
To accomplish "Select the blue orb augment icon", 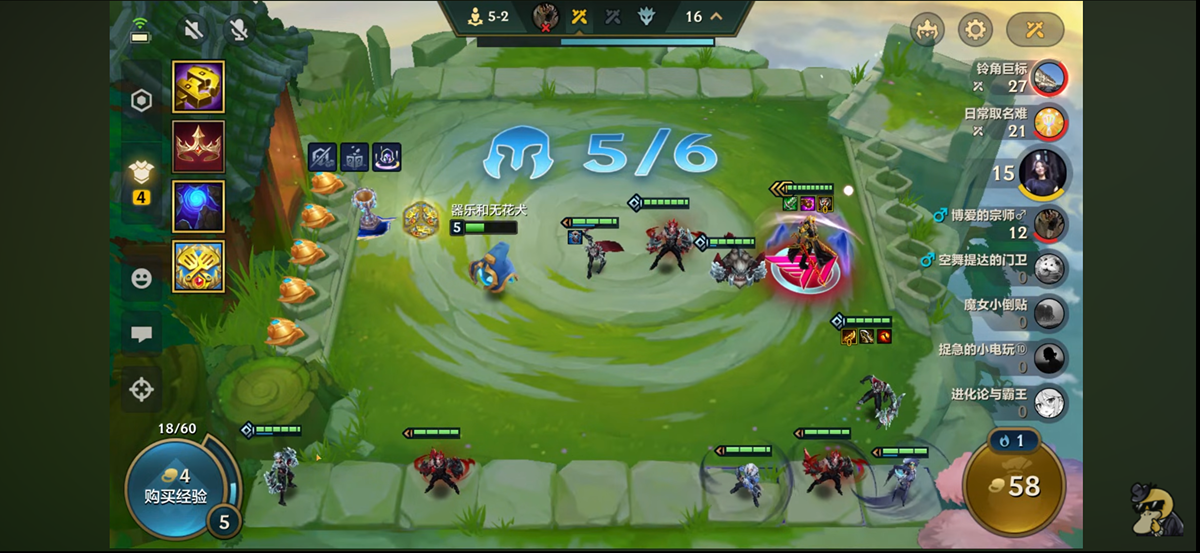I will 198,206.
